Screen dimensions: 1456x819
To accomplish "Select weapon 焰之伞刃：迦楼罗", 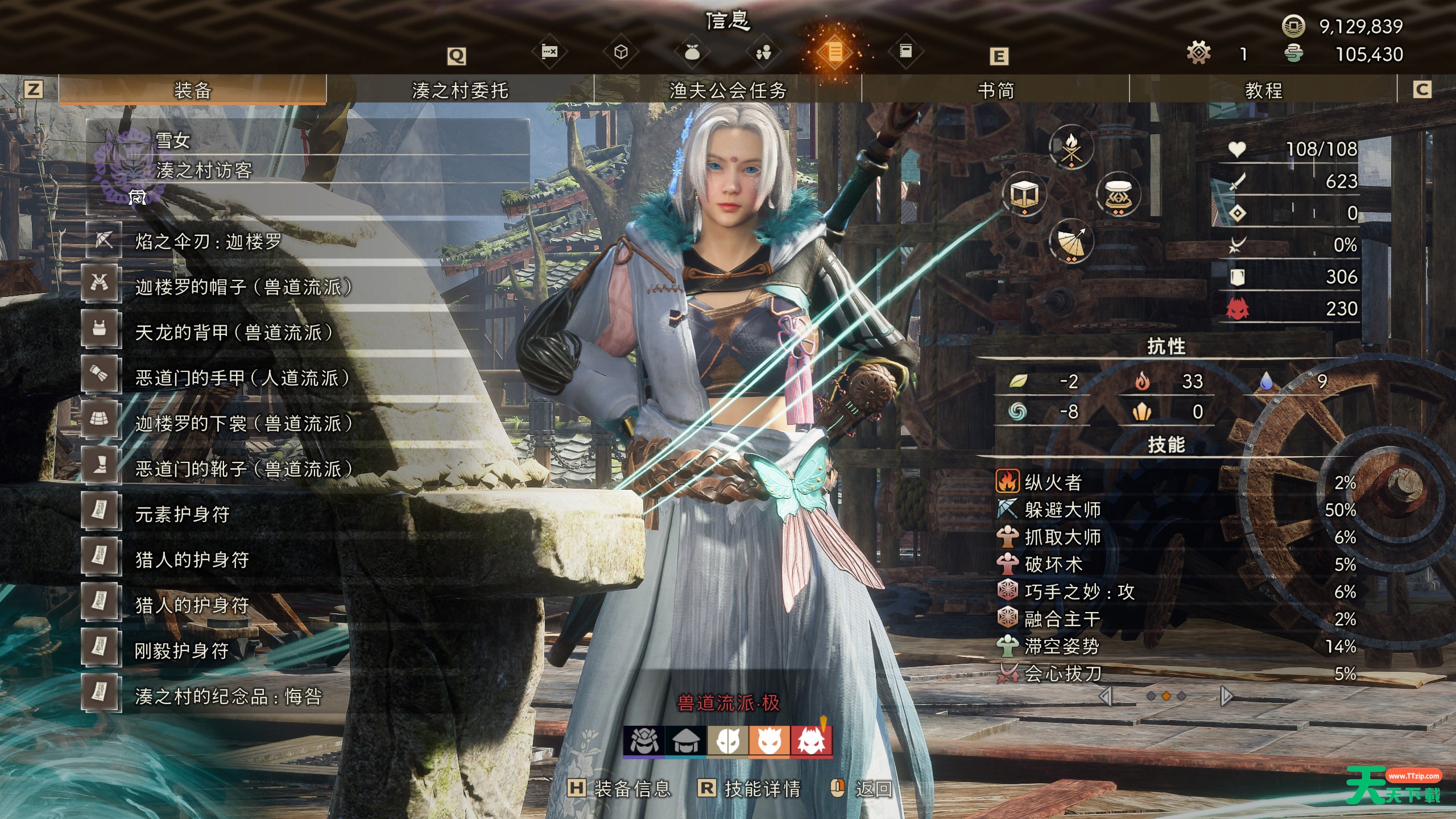I will (208, 242).
